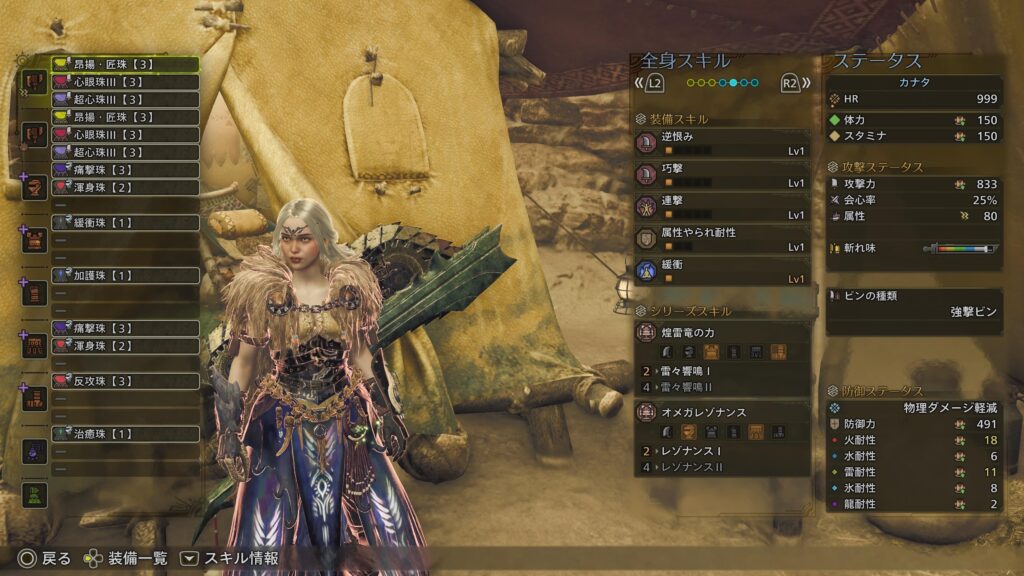
Task: Choose the 連撃 skill entry
Action: [721, 207]
